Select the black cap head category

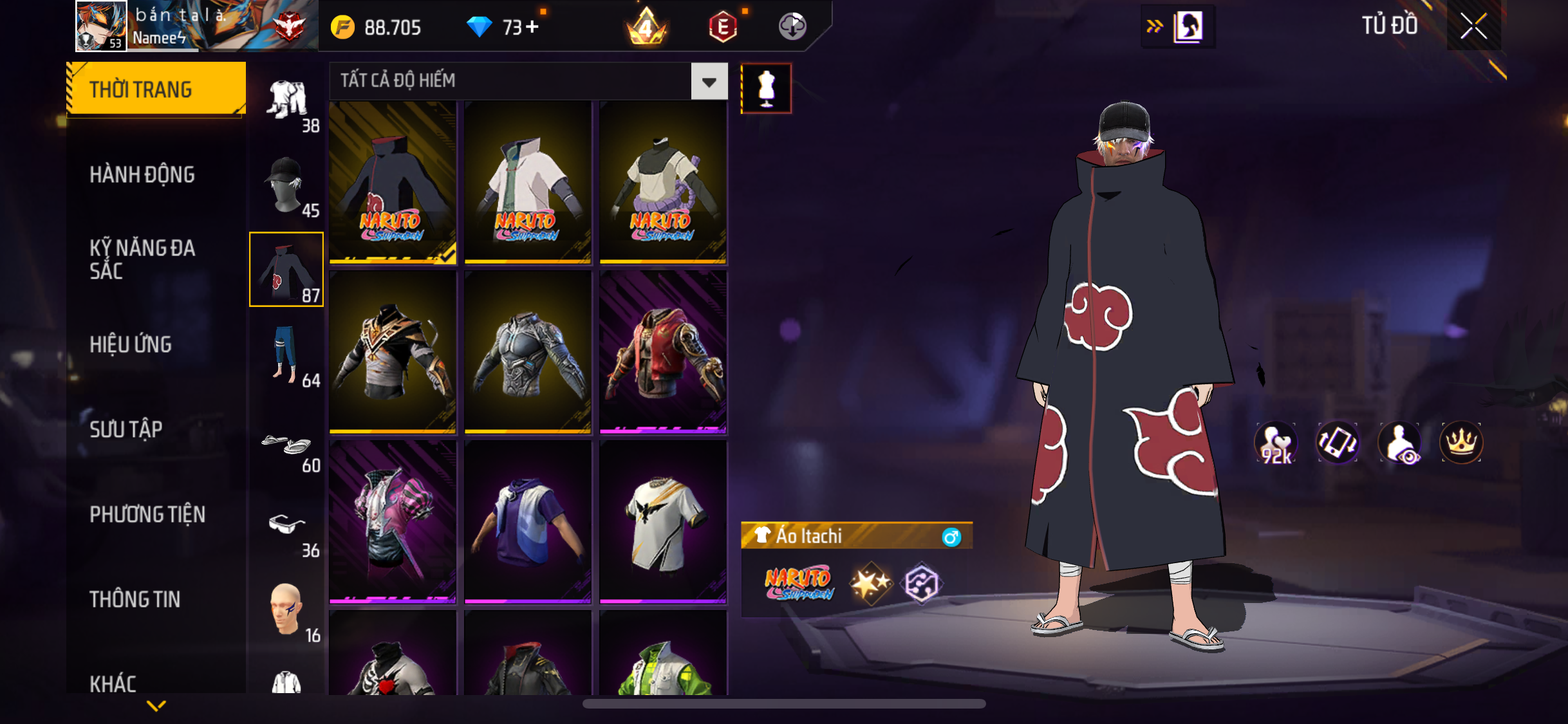tap(286, 185)
